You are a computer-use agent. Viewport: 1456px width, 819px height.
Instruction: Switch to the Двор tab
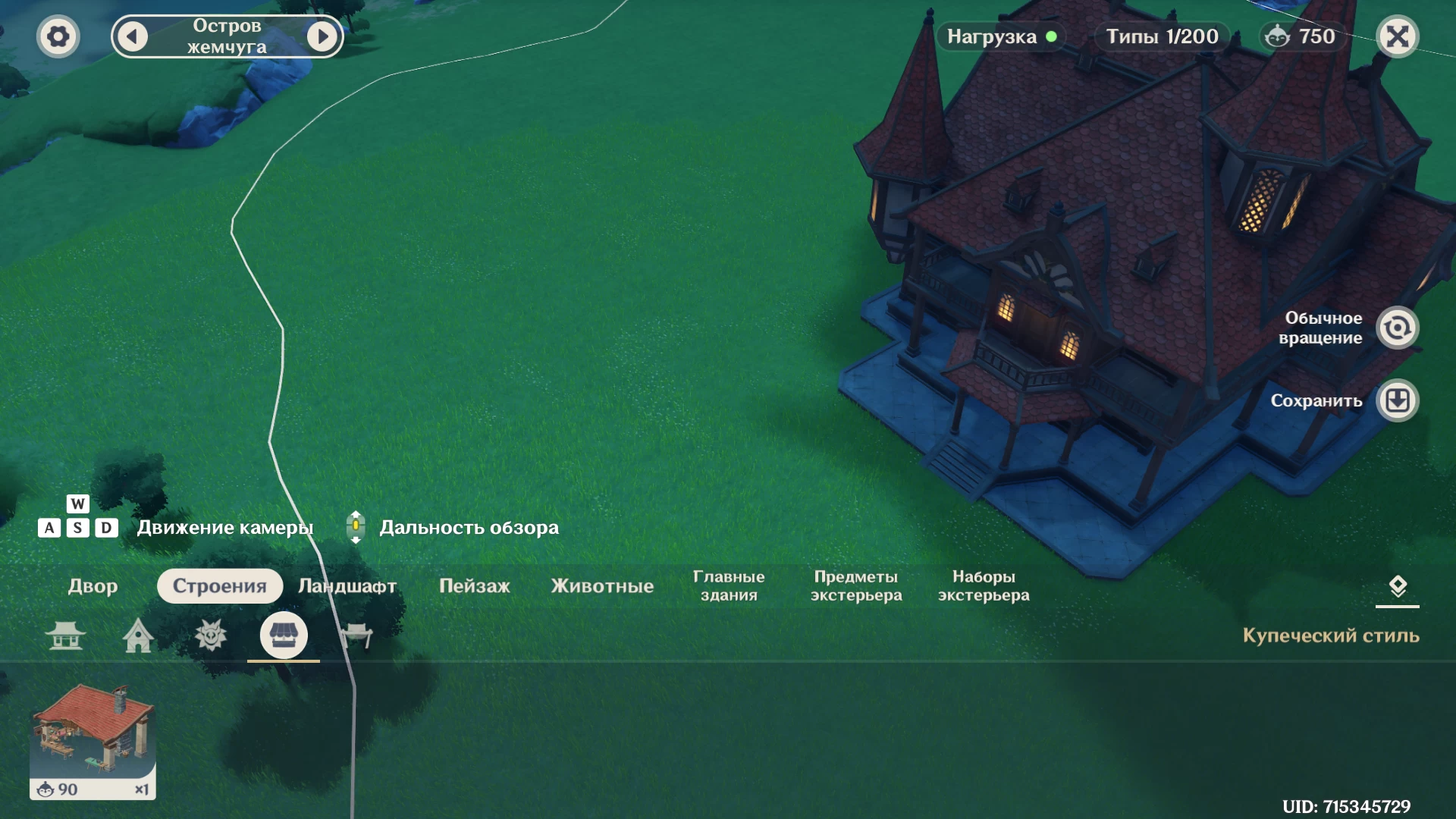point(93,586)
